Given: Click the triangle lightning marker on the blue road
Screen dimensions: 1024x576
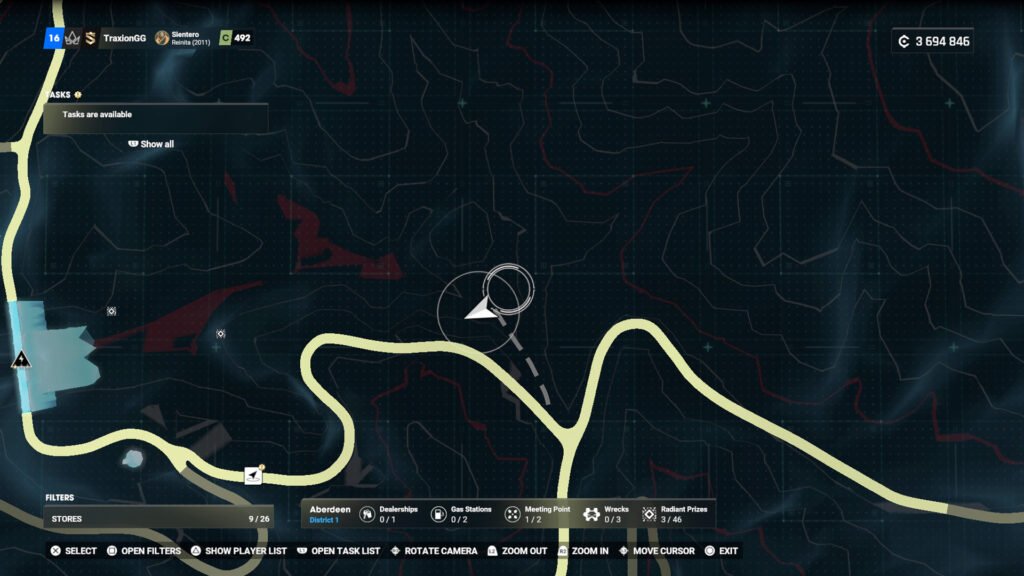Looking at the screenshot, I should (x=20, y=360).
